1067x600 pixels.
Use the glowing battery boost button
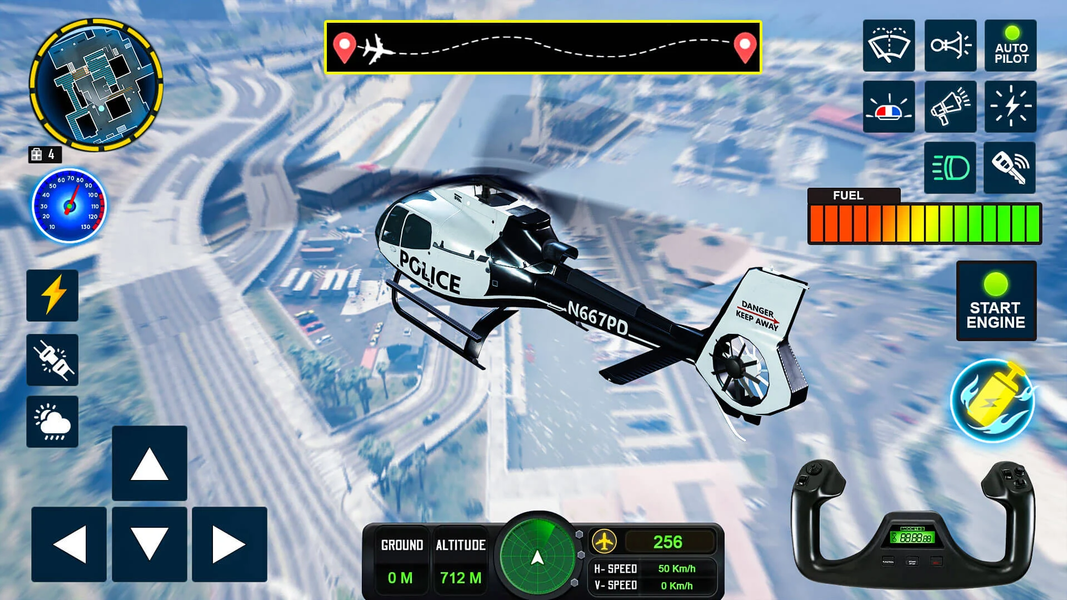pyautogui.click(x=992, y=400)
